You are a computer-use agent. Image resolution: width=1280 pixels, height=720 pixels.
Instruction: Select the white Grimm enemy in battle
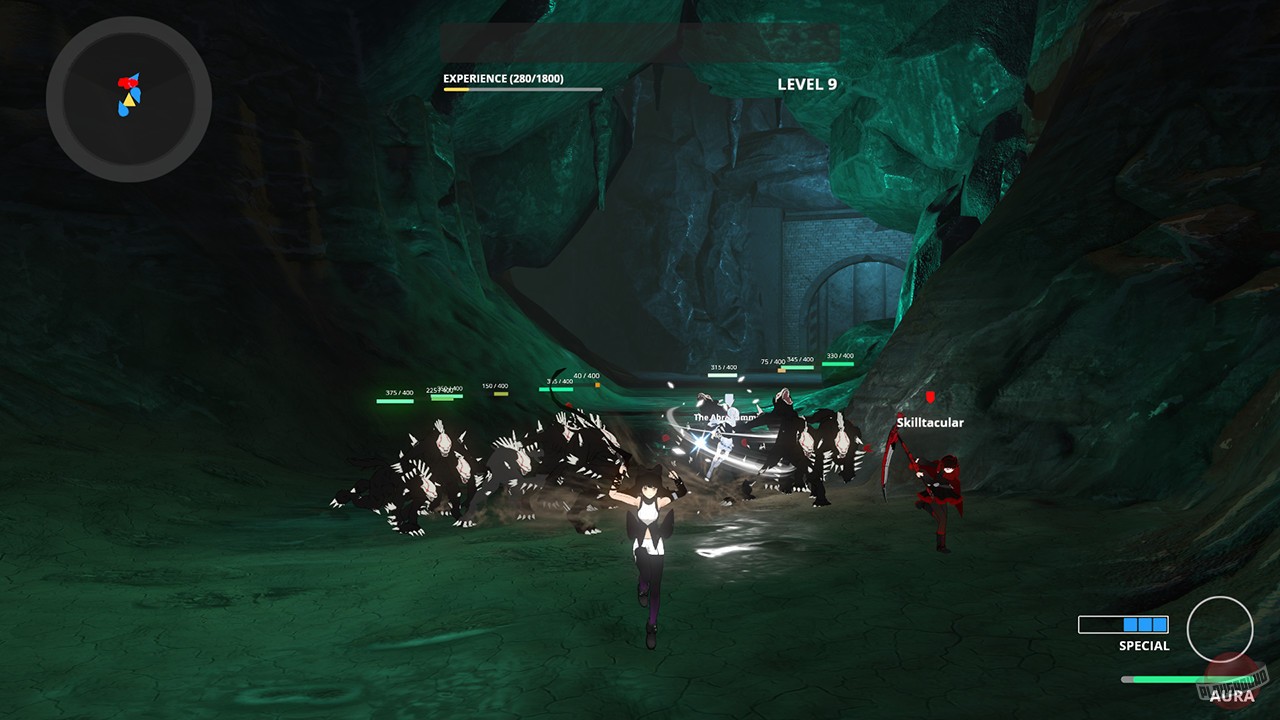tap(730, 450)
